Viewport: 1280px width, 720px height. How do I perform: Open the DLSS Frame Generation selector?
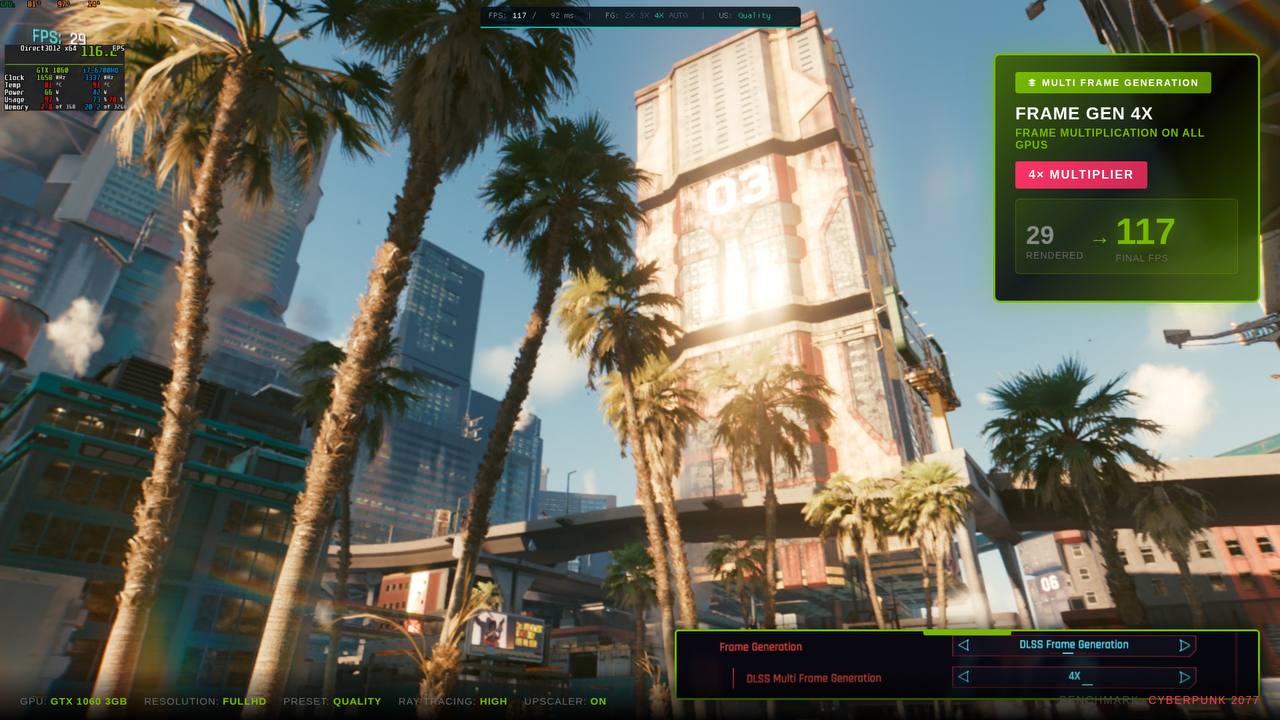[1073, 645]
